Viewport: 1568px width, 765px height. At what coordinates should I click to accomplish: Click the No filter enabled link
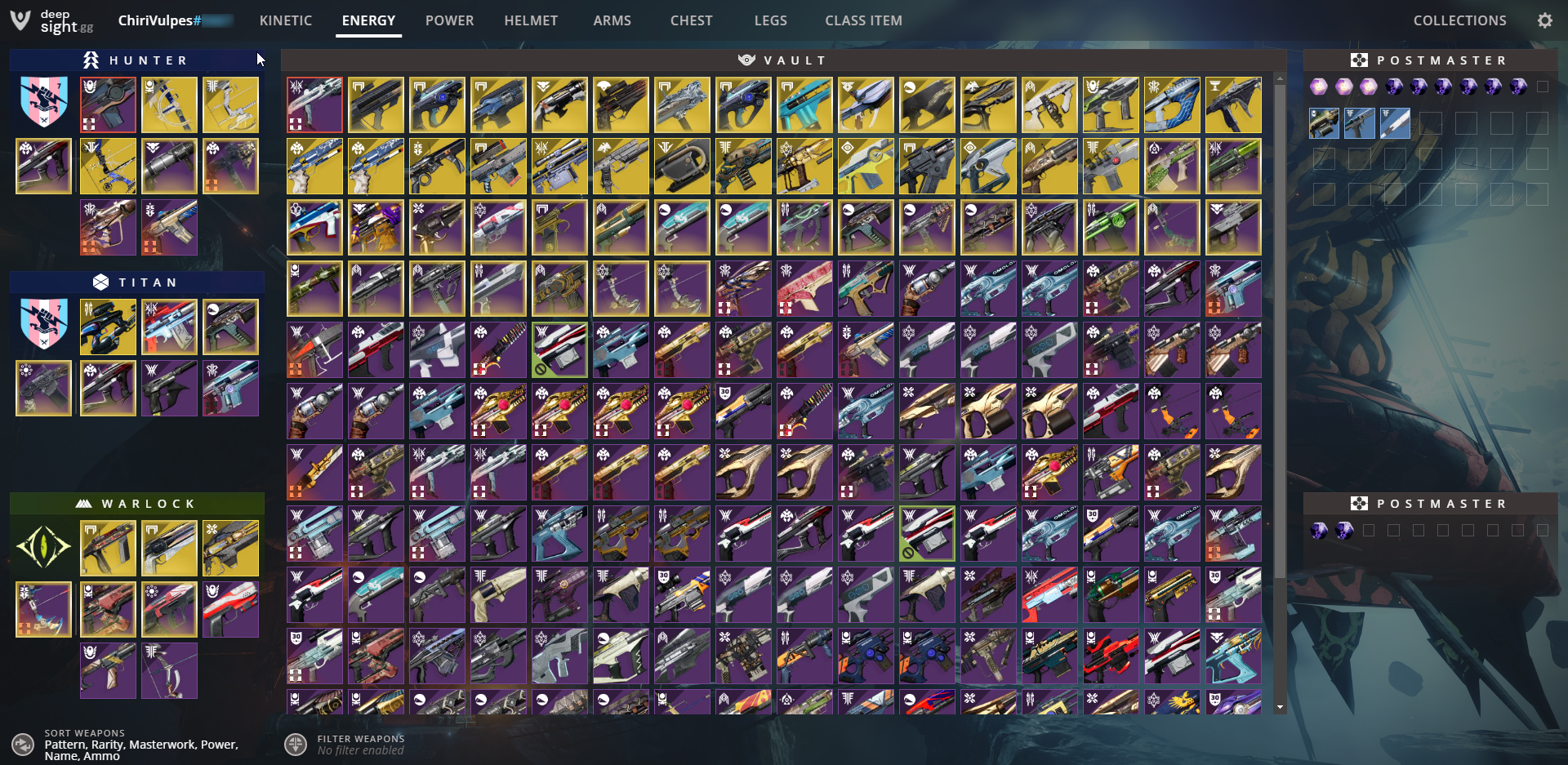pyautogui.click(x=360, y=749)
